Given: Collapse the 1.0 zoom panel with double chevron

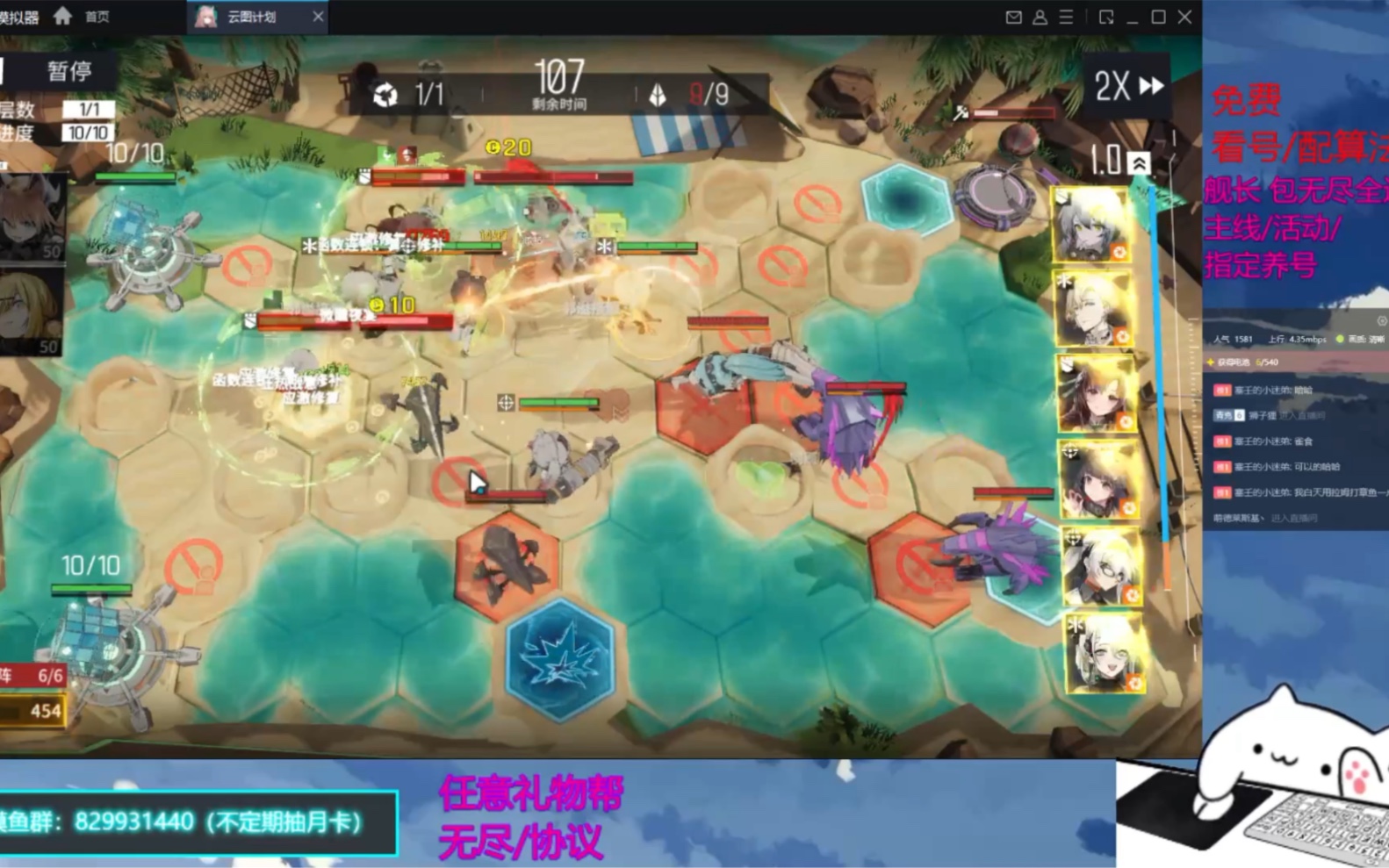Looking at the screenshot, I should tap(1139, 161).
